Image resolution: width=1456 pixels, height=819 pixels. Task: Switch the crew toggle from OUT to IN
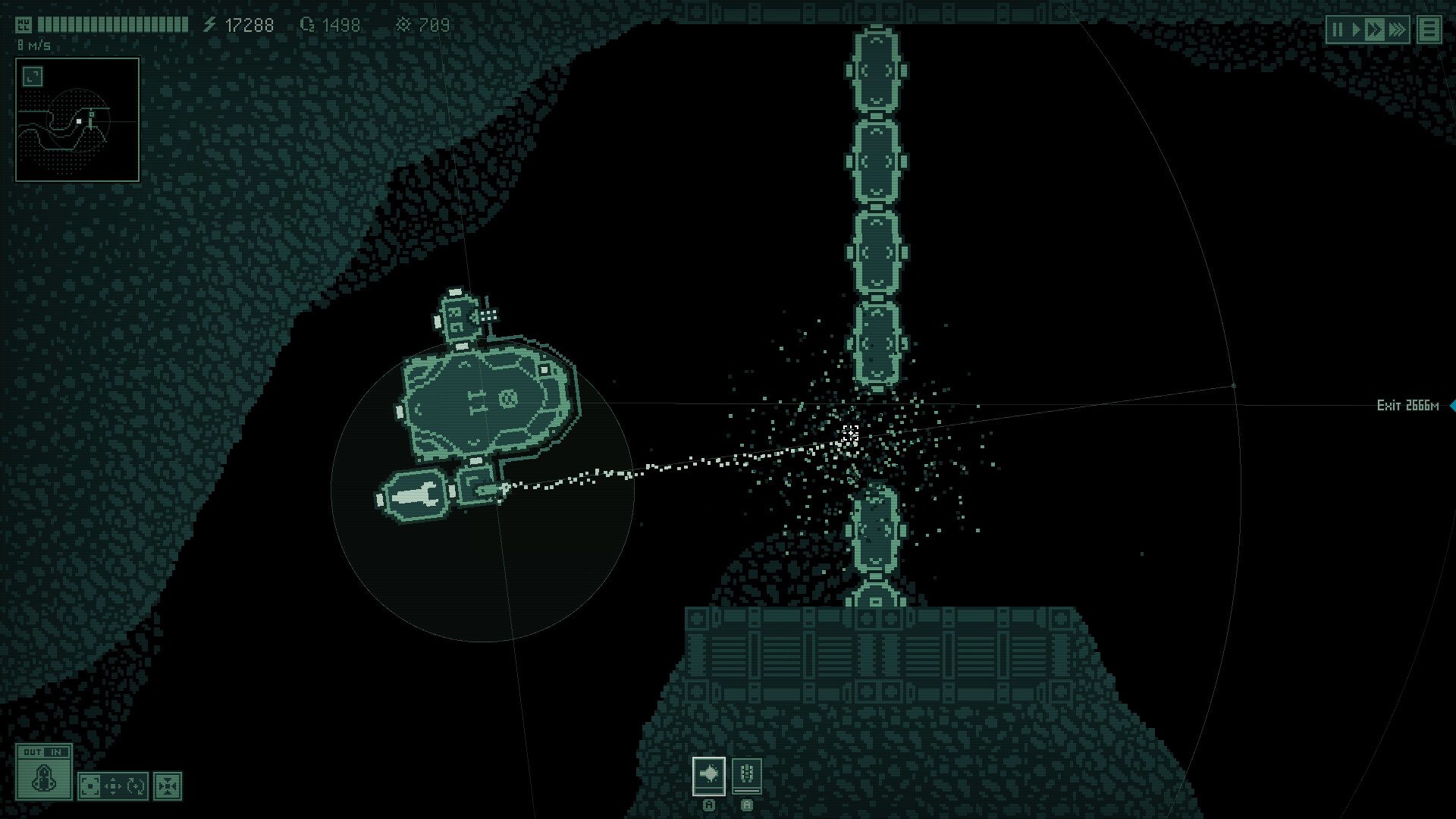(55, 752)
